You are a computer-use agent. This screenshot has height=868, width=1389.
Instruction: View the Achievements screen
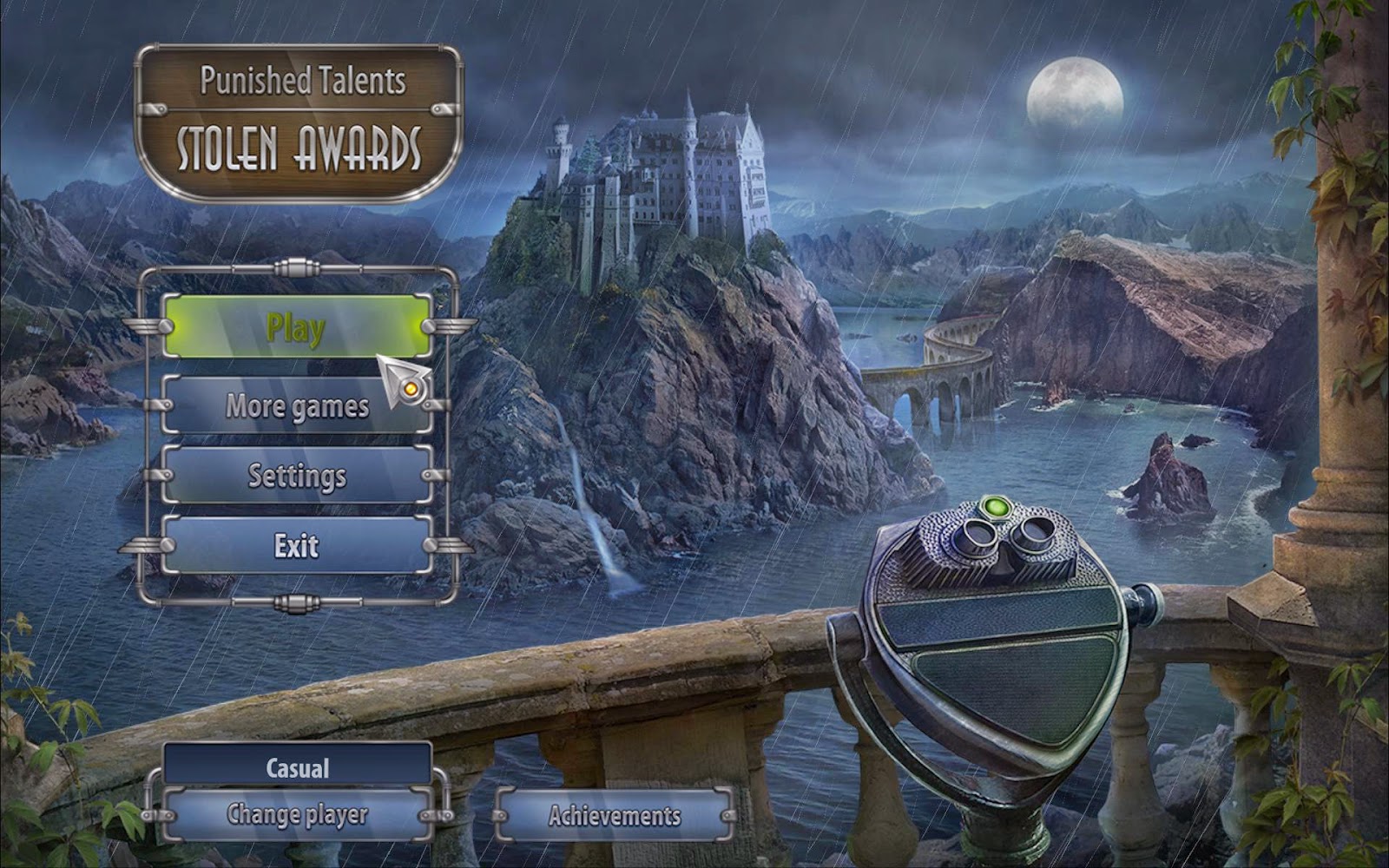[x=614, y=816]
